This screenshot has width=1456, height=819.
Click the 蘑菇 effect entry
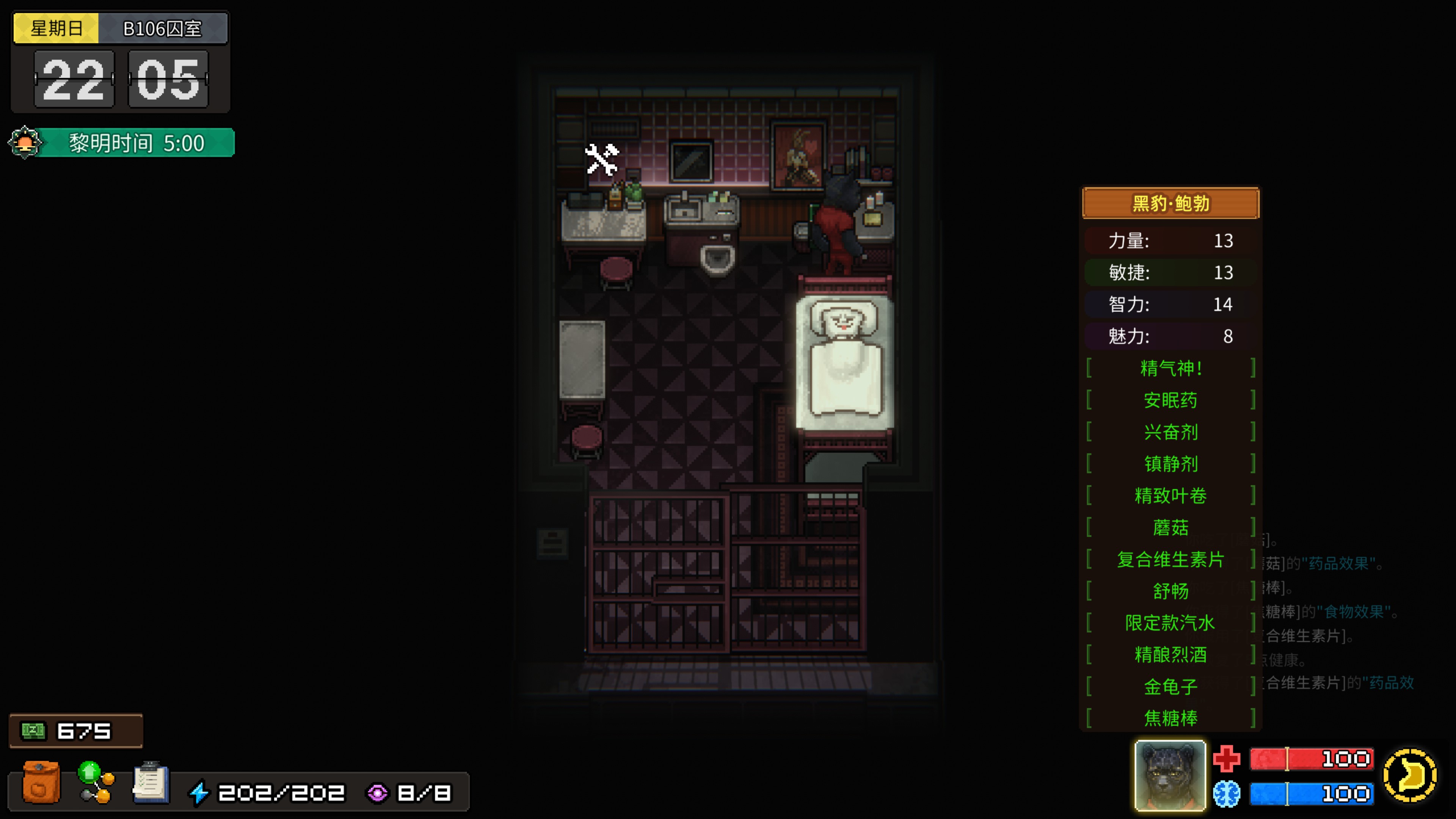(x=1170, y=528)
